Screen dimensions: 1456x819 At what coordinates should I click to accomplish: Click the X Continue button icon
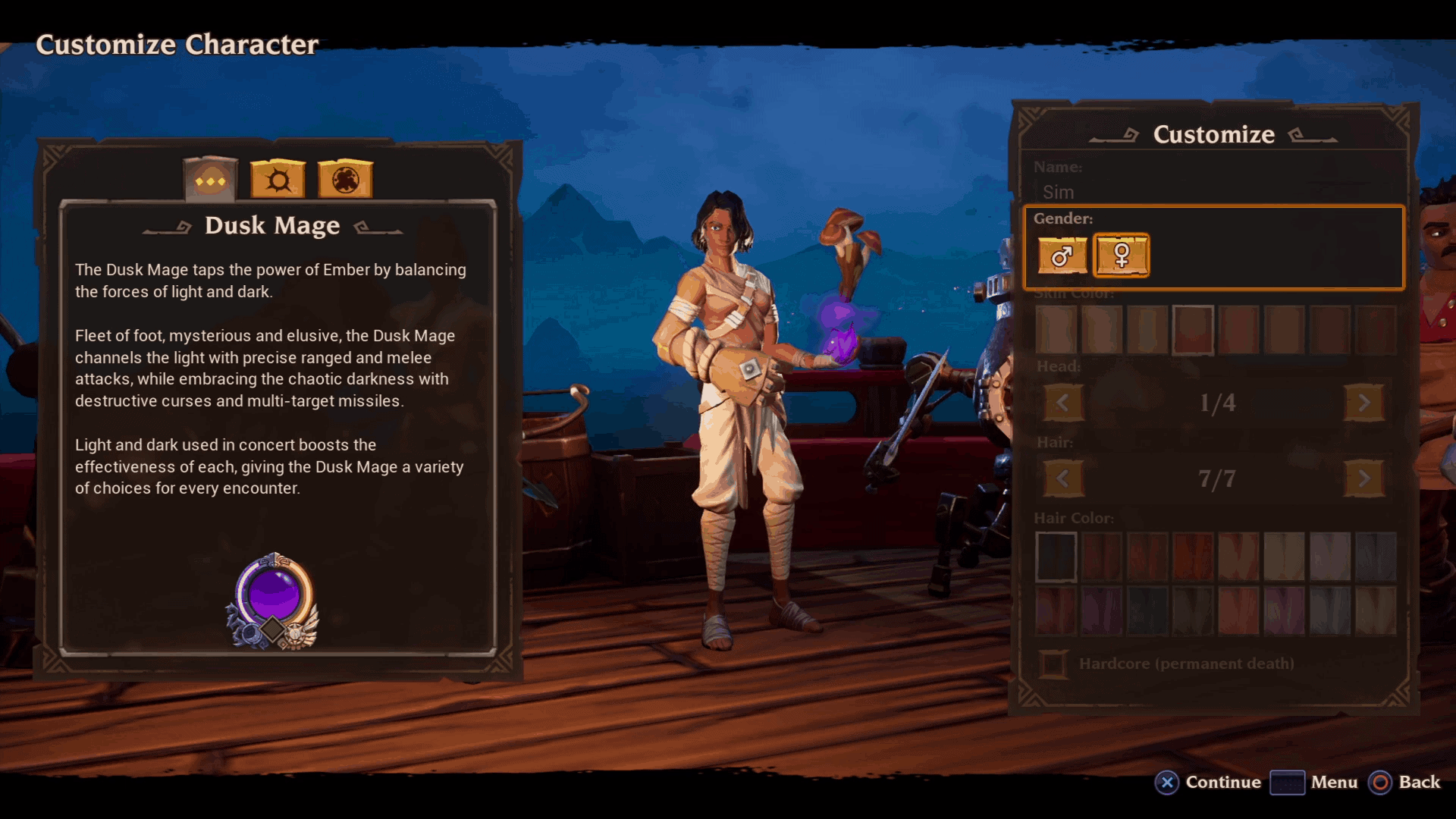[x=1166, y=783]
